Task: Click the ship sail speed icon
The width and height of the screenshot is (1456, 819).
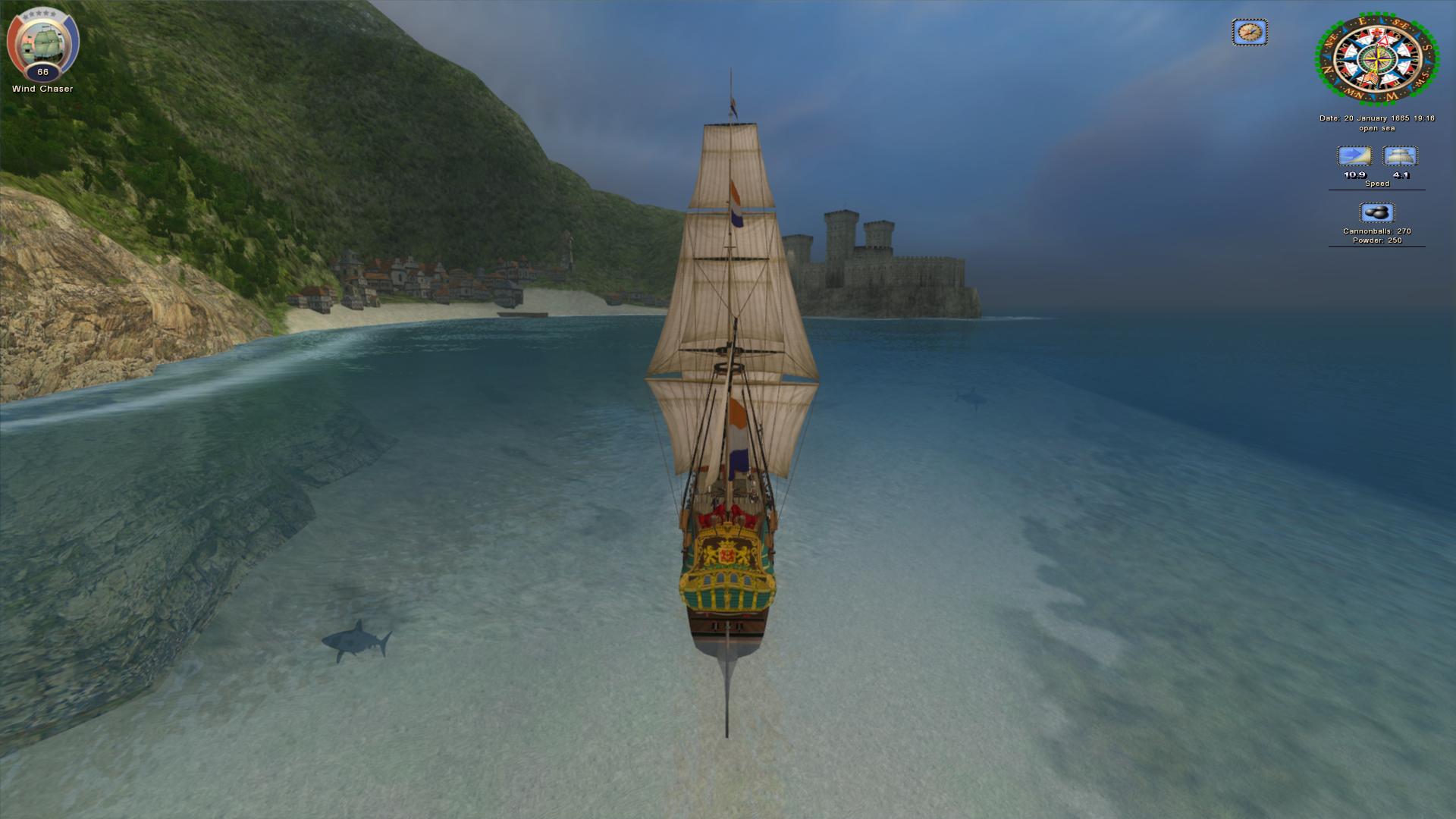Action: (1400, 156)
